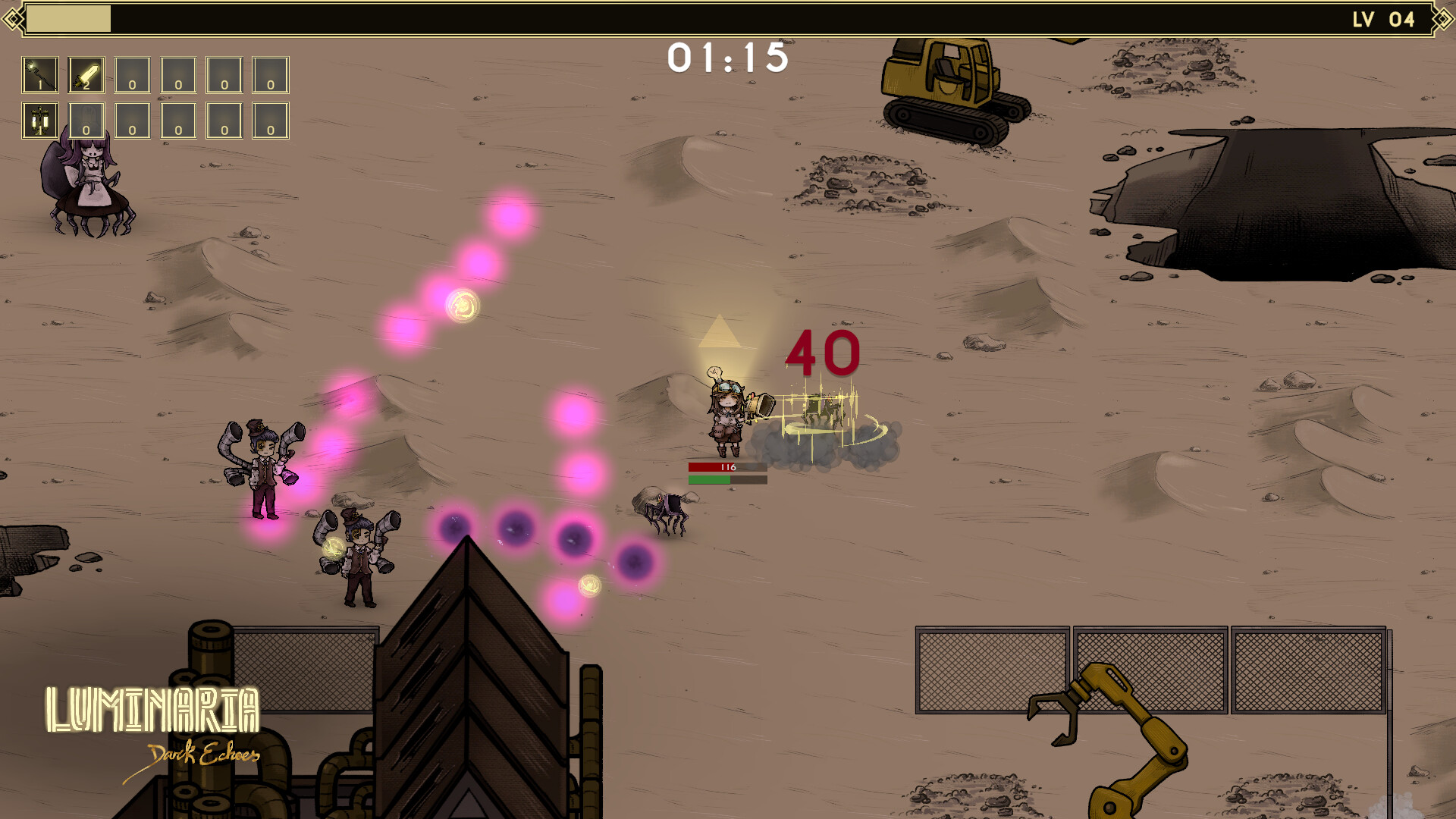Select the golden sword weapon slot

86,74
